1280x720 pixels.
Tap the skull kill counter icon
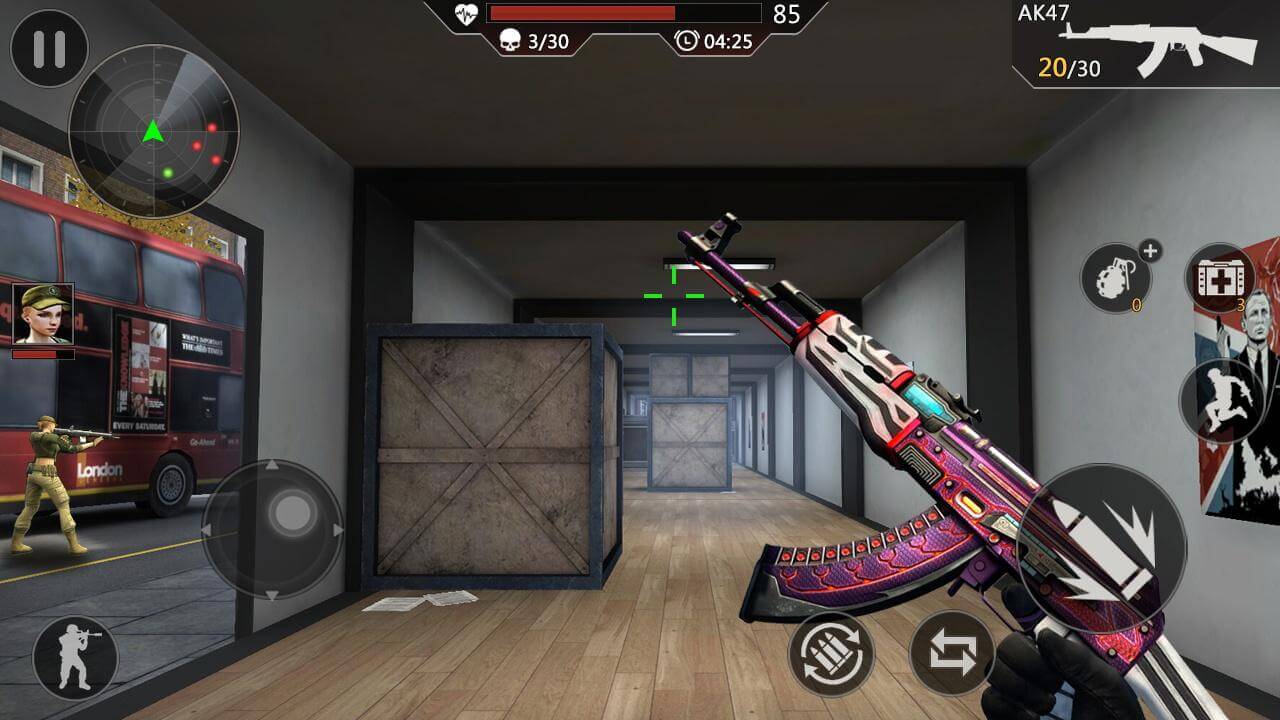pos(510,42)
